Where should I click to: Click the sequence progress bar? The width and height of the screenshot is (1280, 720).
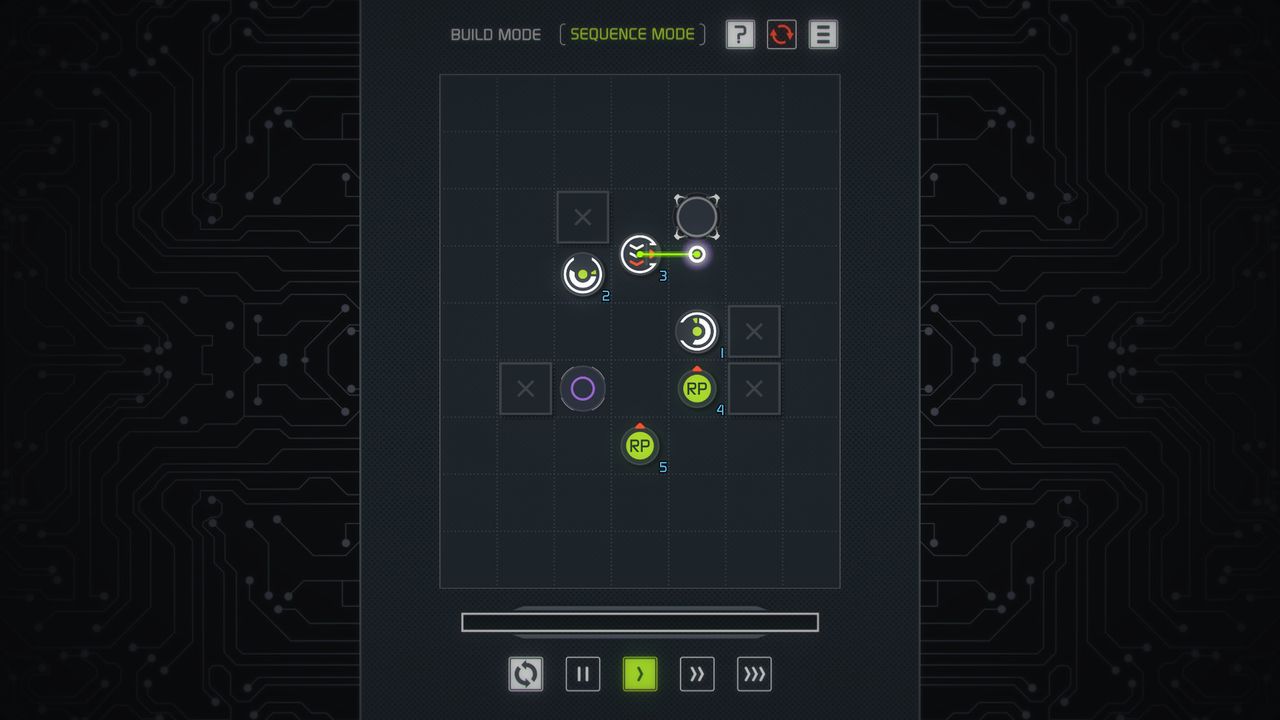[x=640, y=622]
